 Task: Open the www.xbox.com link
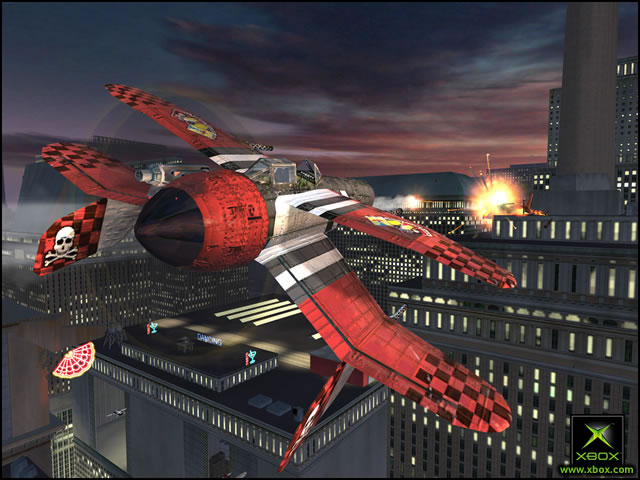(x=596, y=469)
